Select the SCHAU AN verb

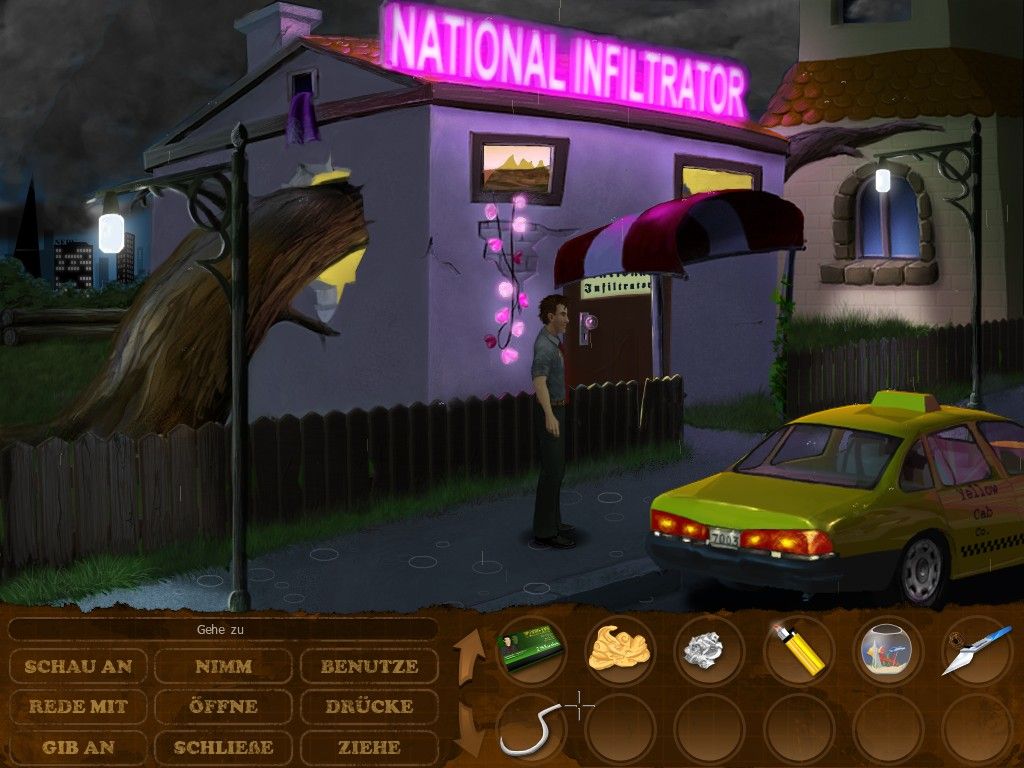click(79, 666)
